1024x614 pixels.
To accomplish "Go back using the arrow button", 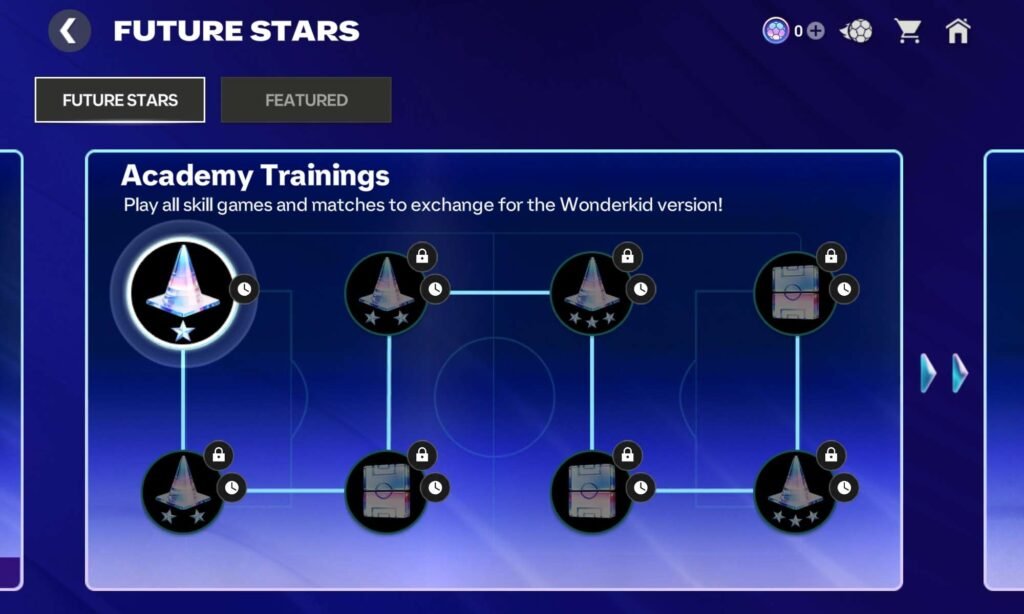I will pos(69,31).
